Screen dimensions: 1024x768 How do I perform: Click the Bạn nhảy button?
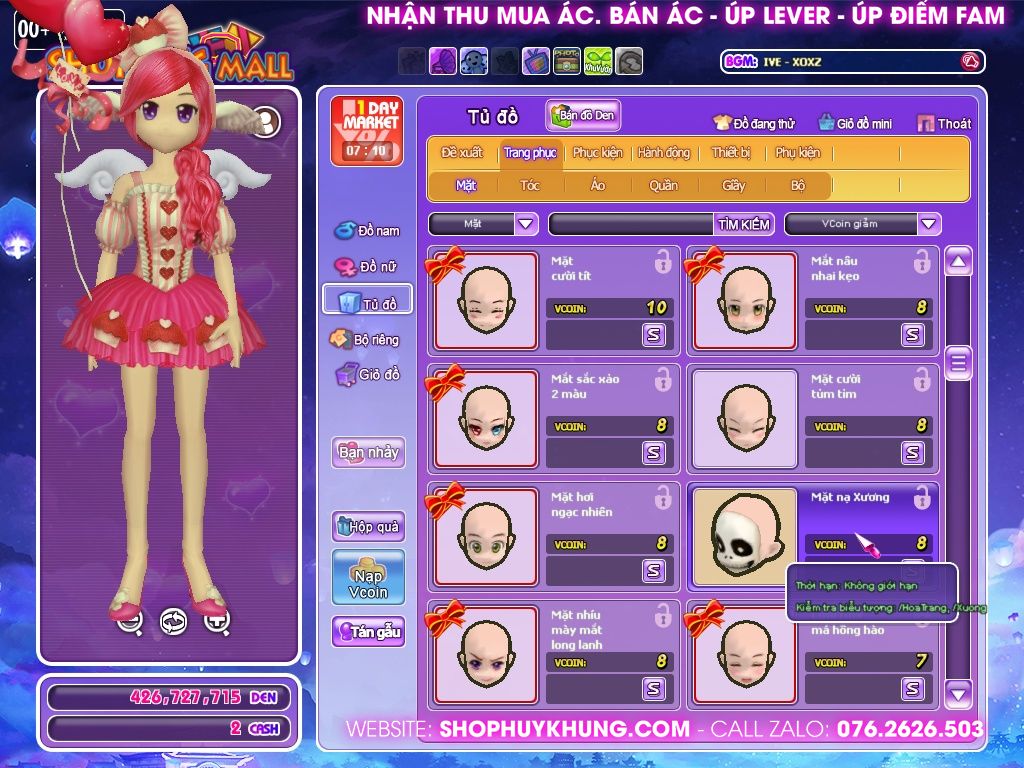point(368,452)
